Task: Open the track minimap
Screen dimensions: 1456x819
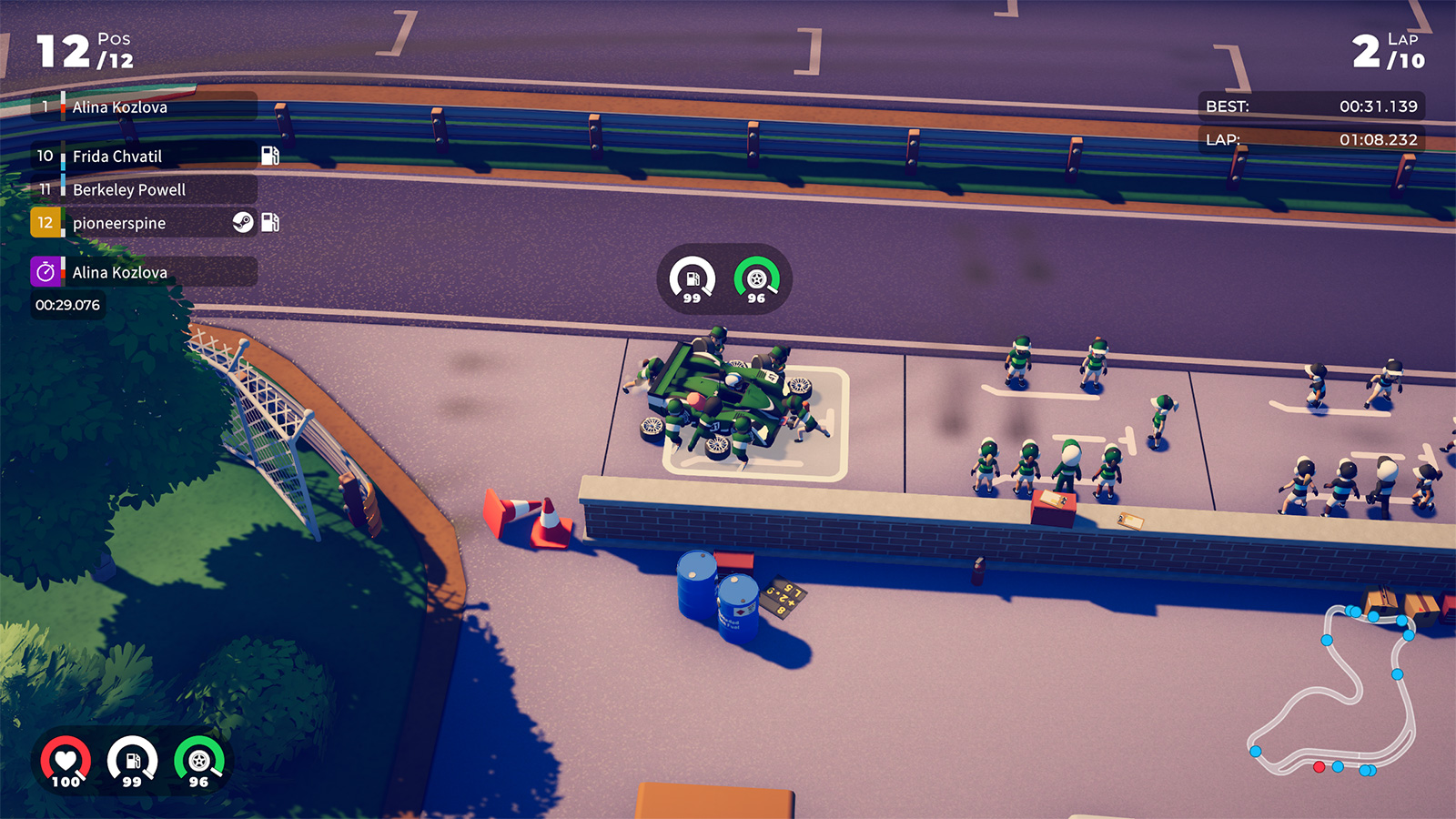Action: (1333, 690)
